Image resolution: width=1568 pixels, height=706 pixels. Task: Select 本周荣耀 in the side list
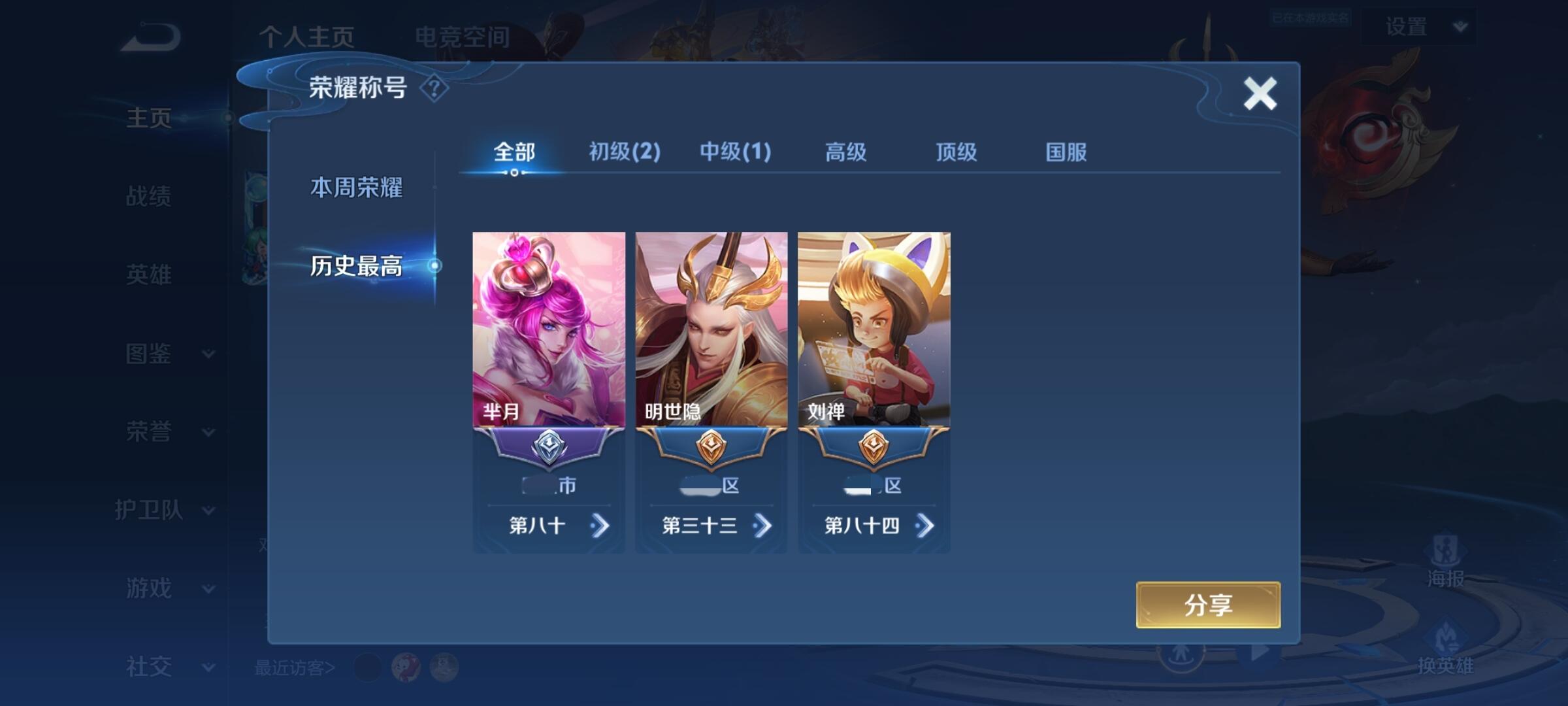point(356,188)
